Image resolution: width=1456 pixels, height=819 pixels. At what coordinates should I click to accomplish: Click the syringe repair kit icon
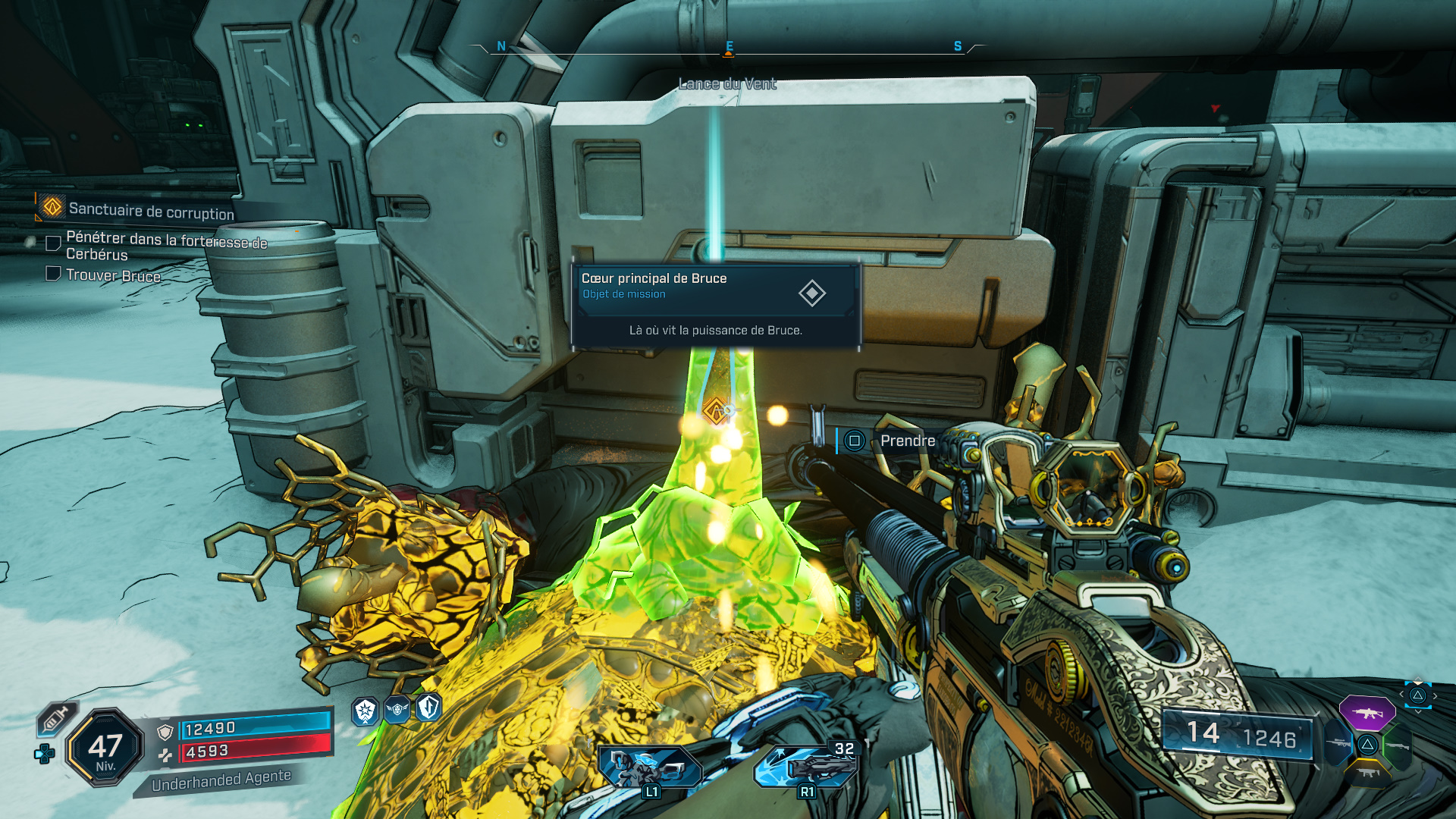point(55,718)
